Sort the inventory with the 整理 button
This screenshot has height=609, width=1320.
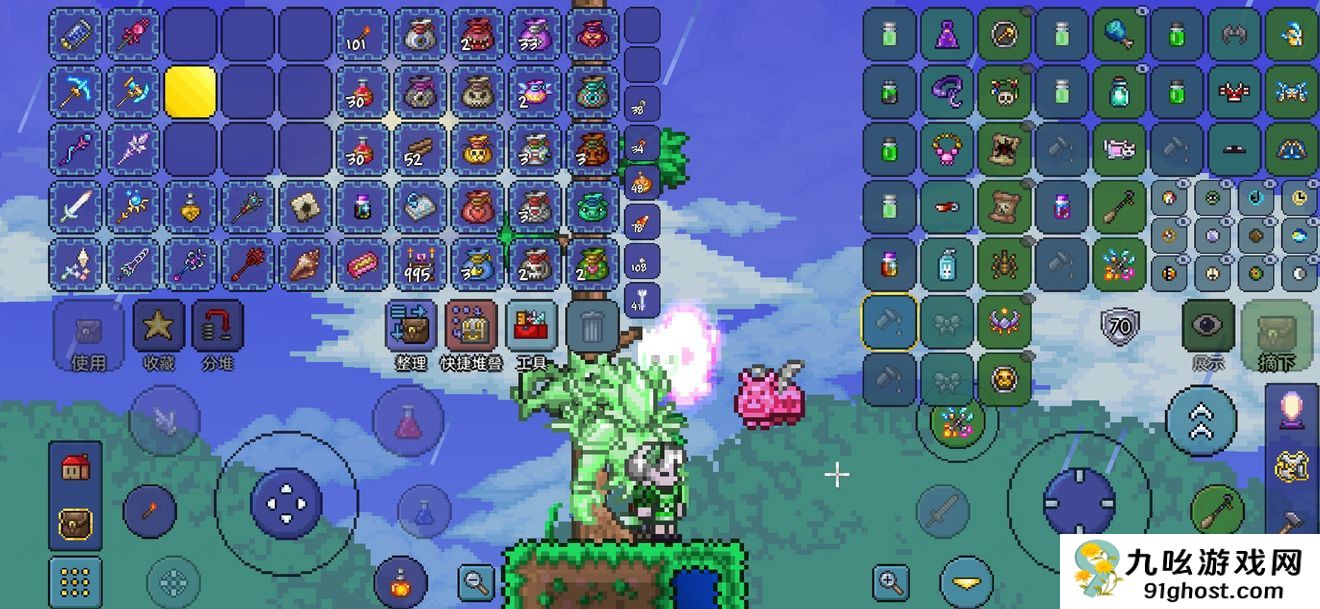point(411,328)
